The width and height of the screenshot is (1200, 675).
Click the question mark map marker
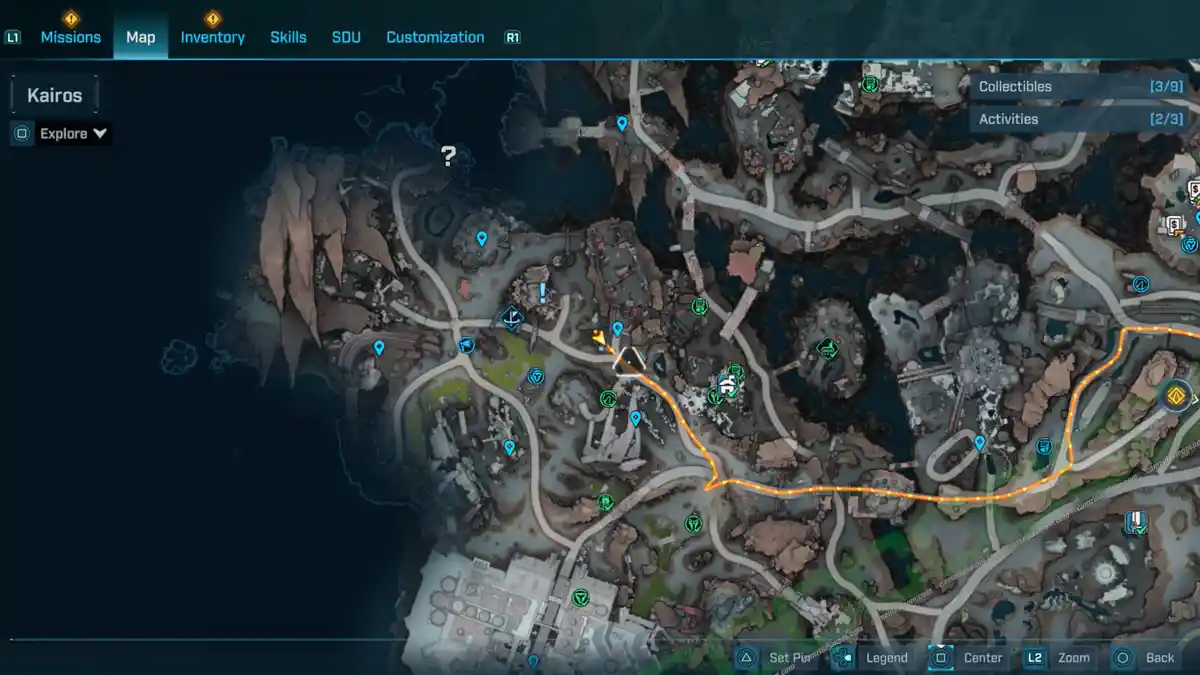(x=448, y=156)
